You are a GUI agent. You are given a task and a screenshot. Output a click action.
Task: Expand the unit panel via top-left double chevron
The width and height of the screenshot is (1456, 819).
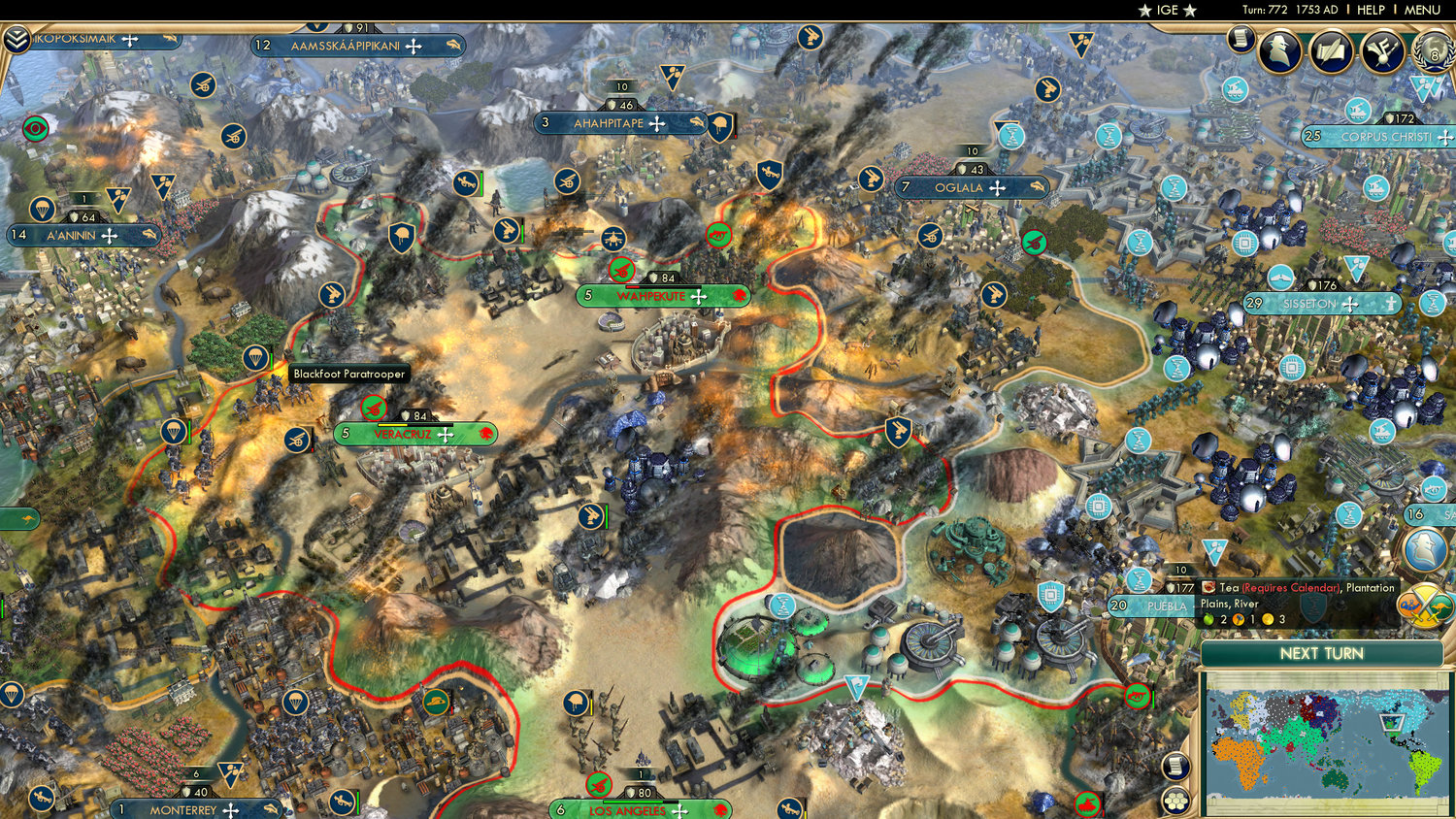click(x=17, y=41)
